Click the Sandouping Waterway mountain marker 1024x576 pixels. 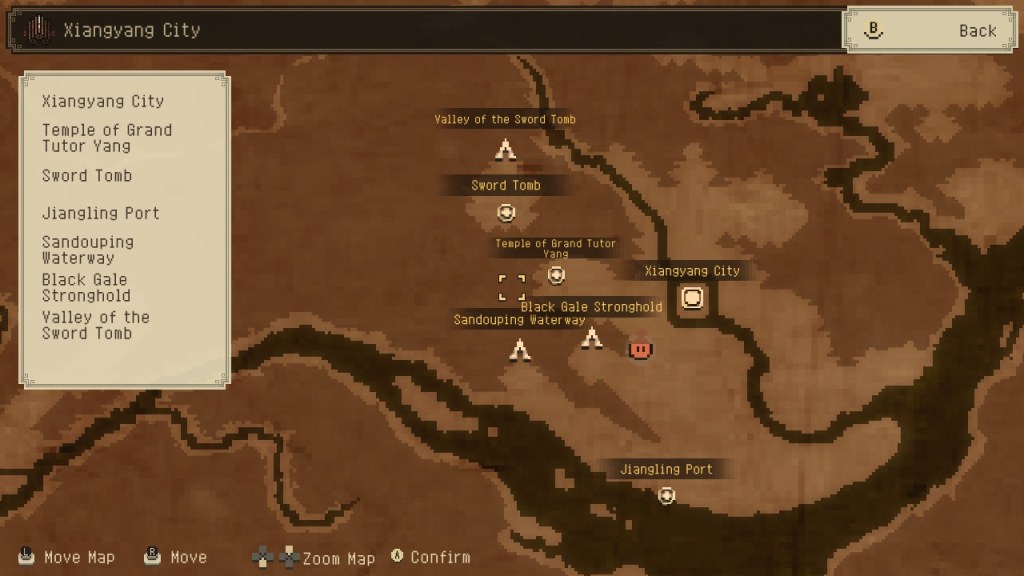519,350
